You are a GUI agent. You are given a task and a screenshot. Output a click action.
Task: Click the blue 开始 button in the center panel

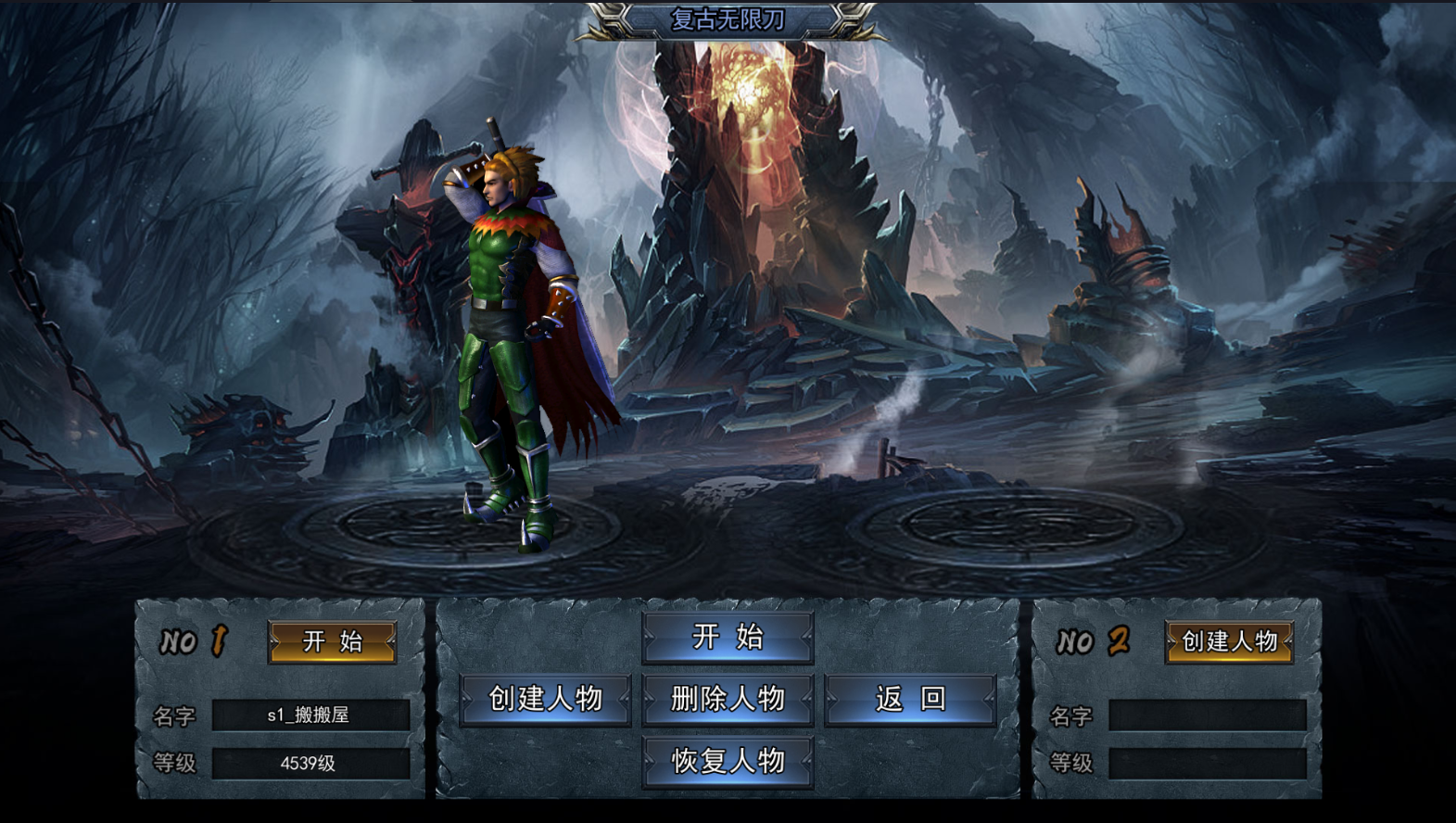click(x=728, y=638)
